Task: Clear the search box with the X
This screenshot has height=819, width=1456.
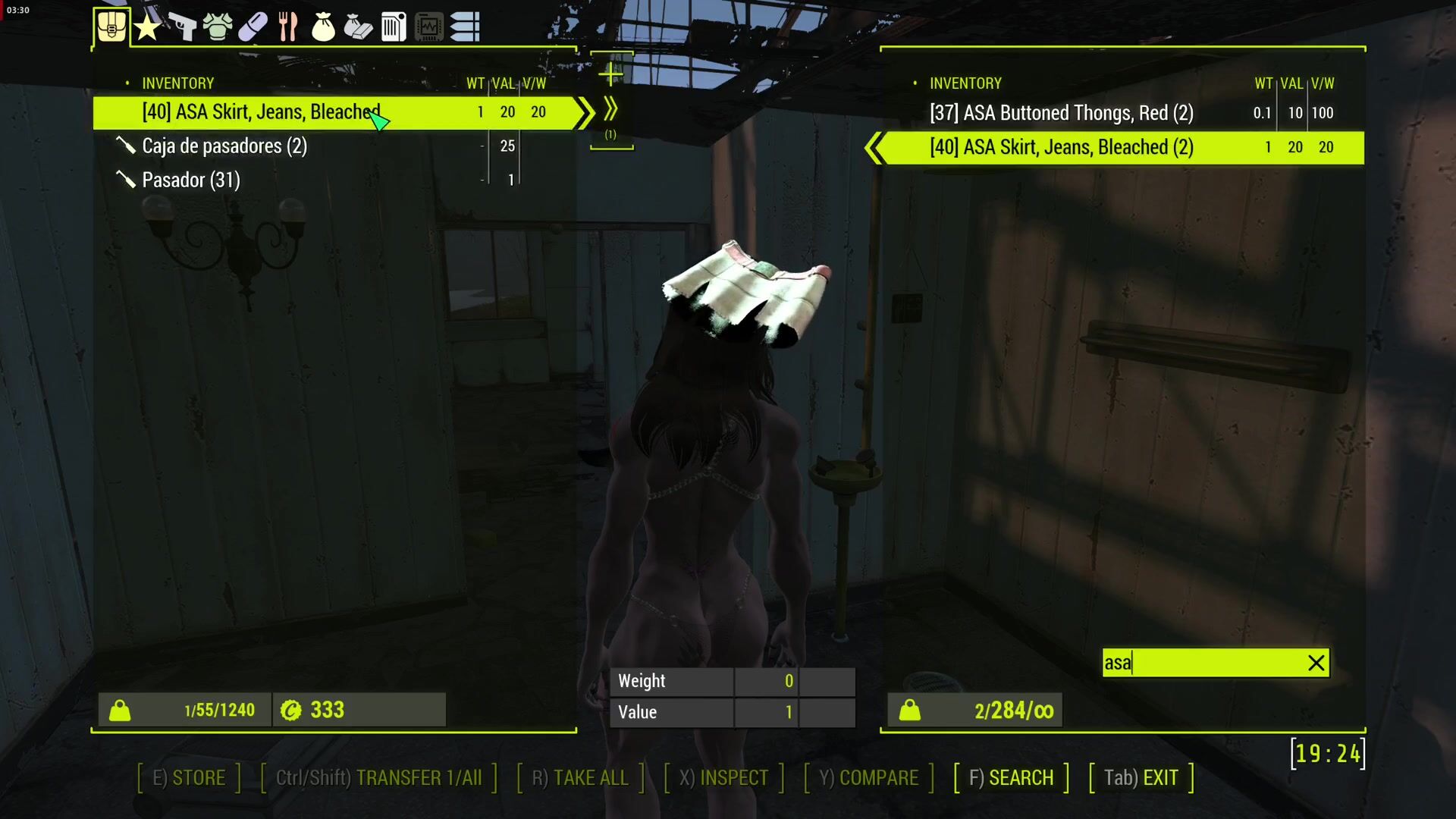Action: (x=1316, y=663)
